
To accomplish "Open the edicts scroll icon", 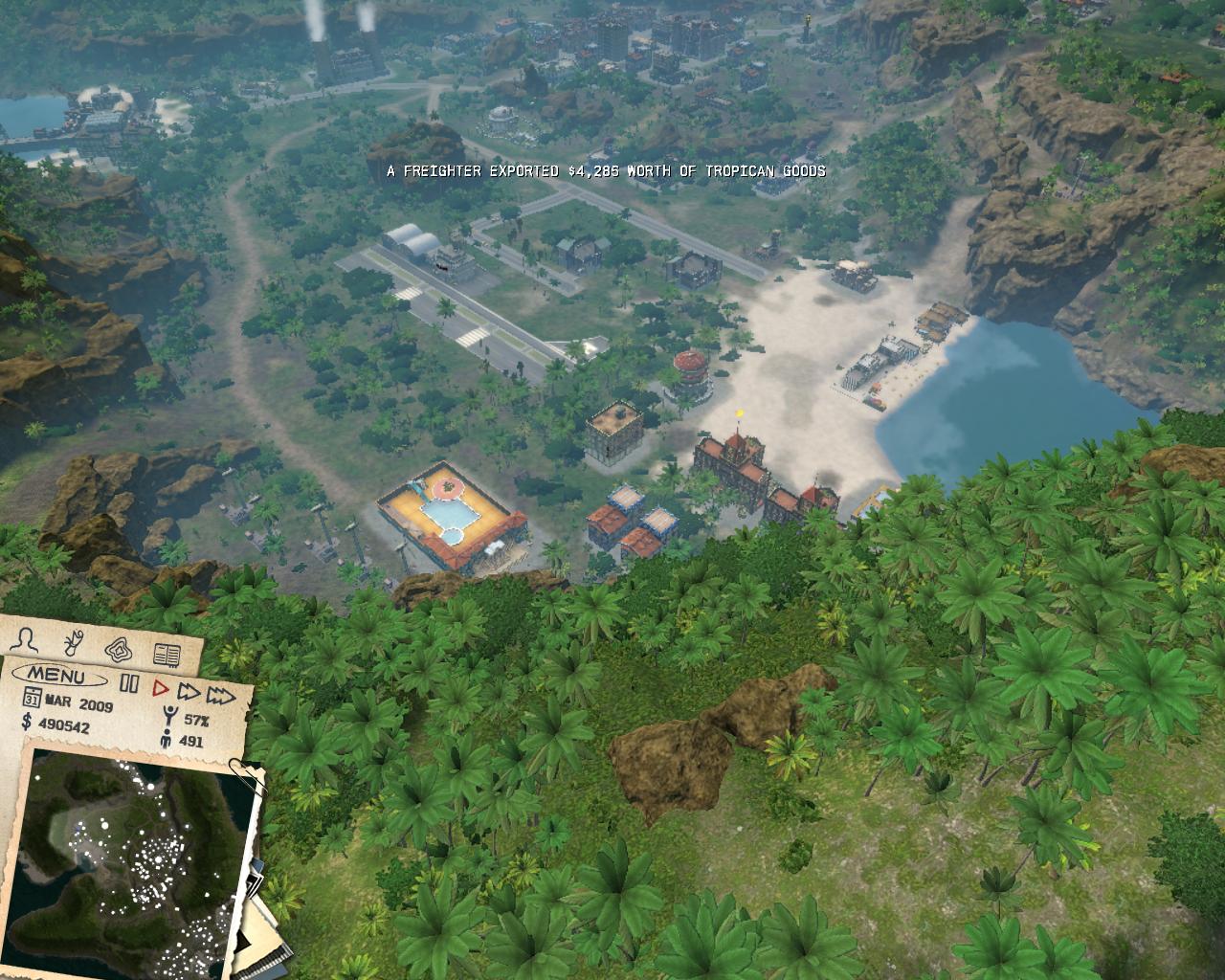I will pyautogui.click(x=72, y=644).
